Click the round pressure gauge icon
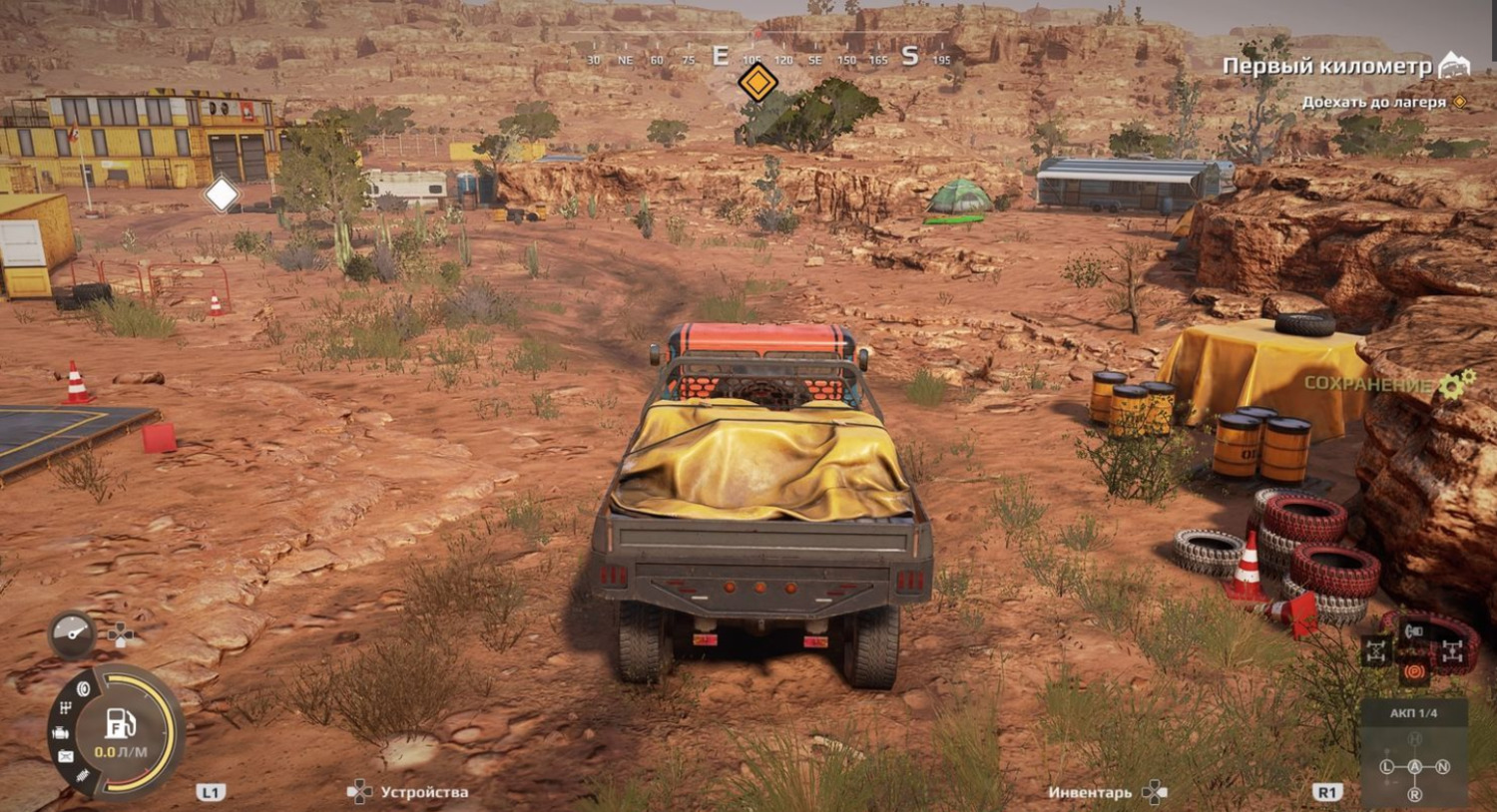The height and width of the screenshot is (812, 1497). tap(72, 632)
